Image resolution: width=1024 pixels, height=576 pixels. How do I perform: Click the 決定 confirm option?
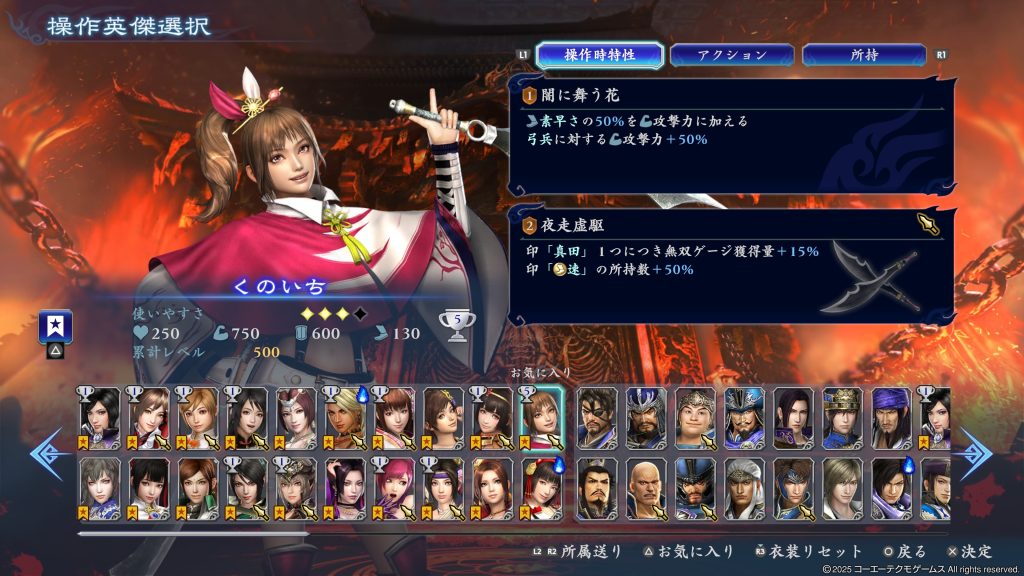[x=968, y=551]
